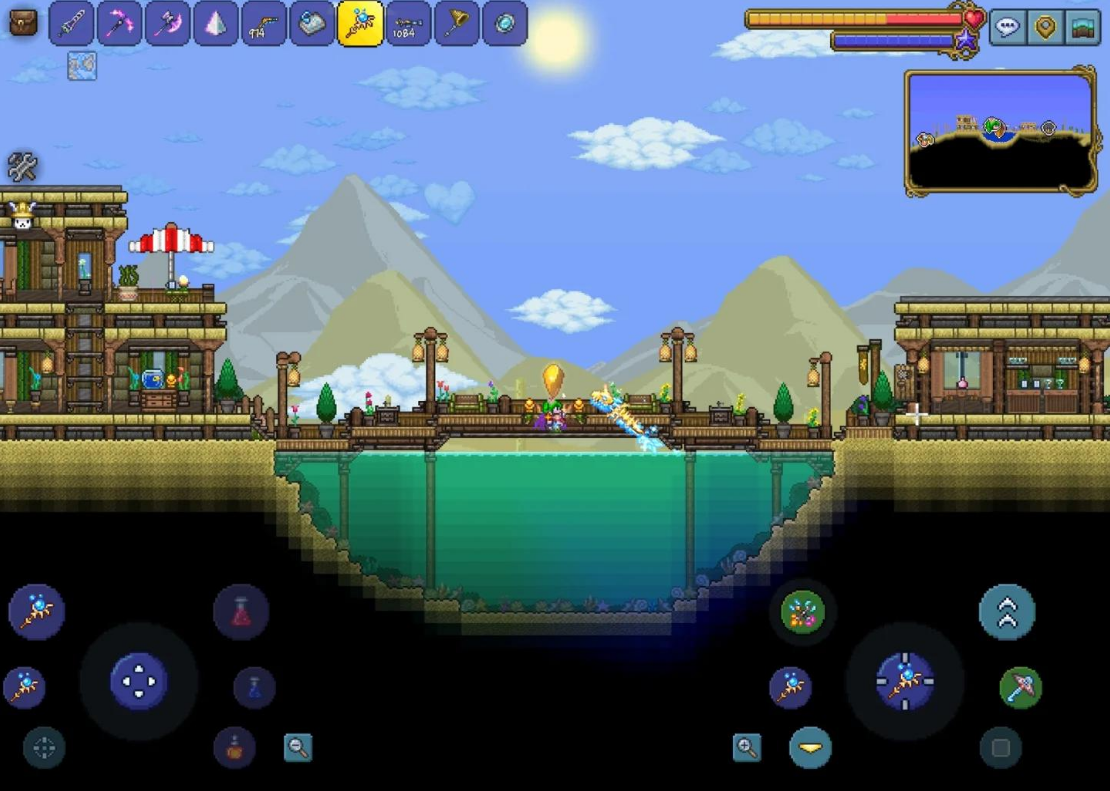
Task: Select the sword in the first hotbar slot
Action: [71, 23]
